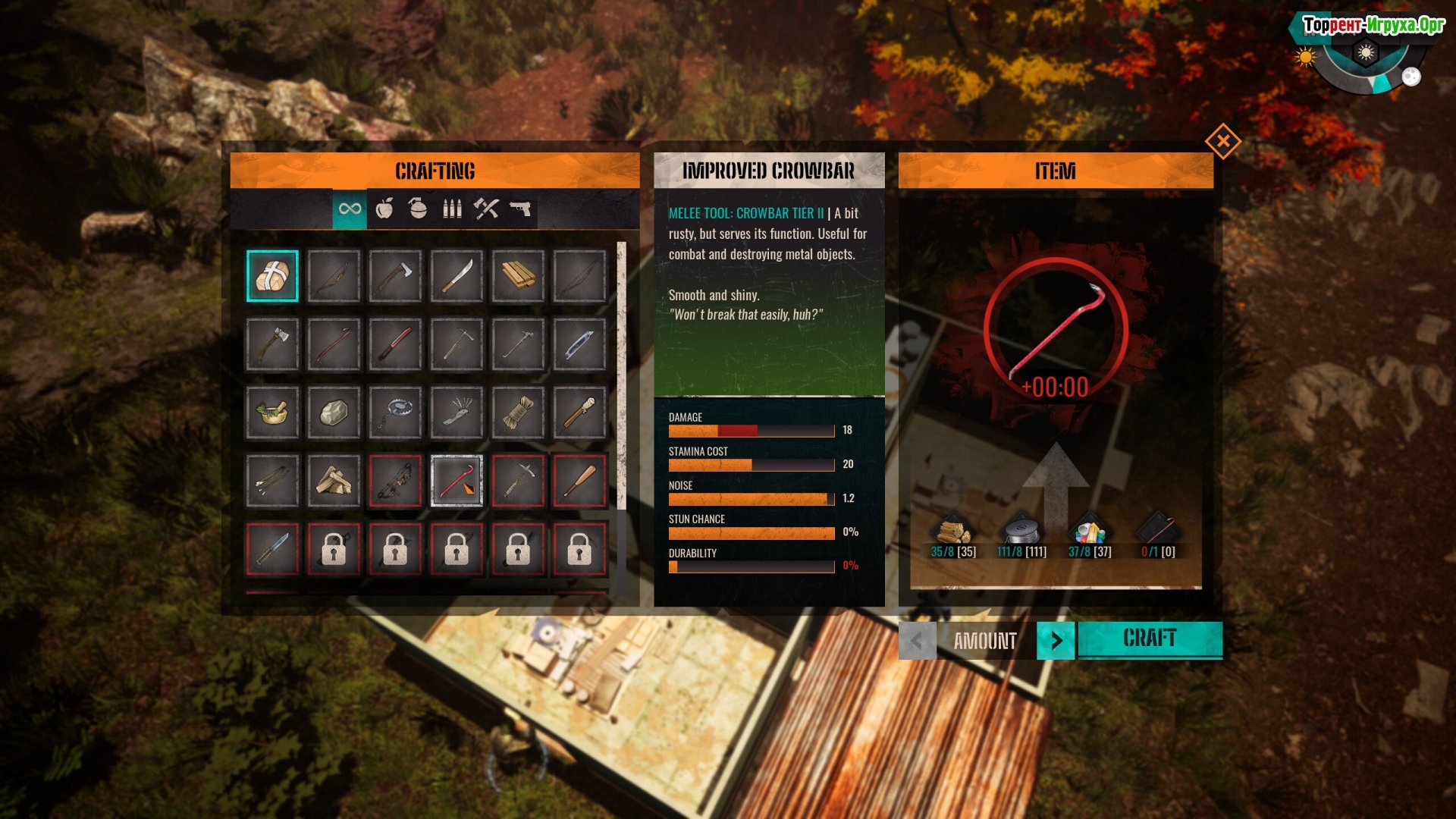The width and height of the screenshot is (1456, 819).
Task: Select the bullets ammo category tab
Action: (x=452, y=209)
